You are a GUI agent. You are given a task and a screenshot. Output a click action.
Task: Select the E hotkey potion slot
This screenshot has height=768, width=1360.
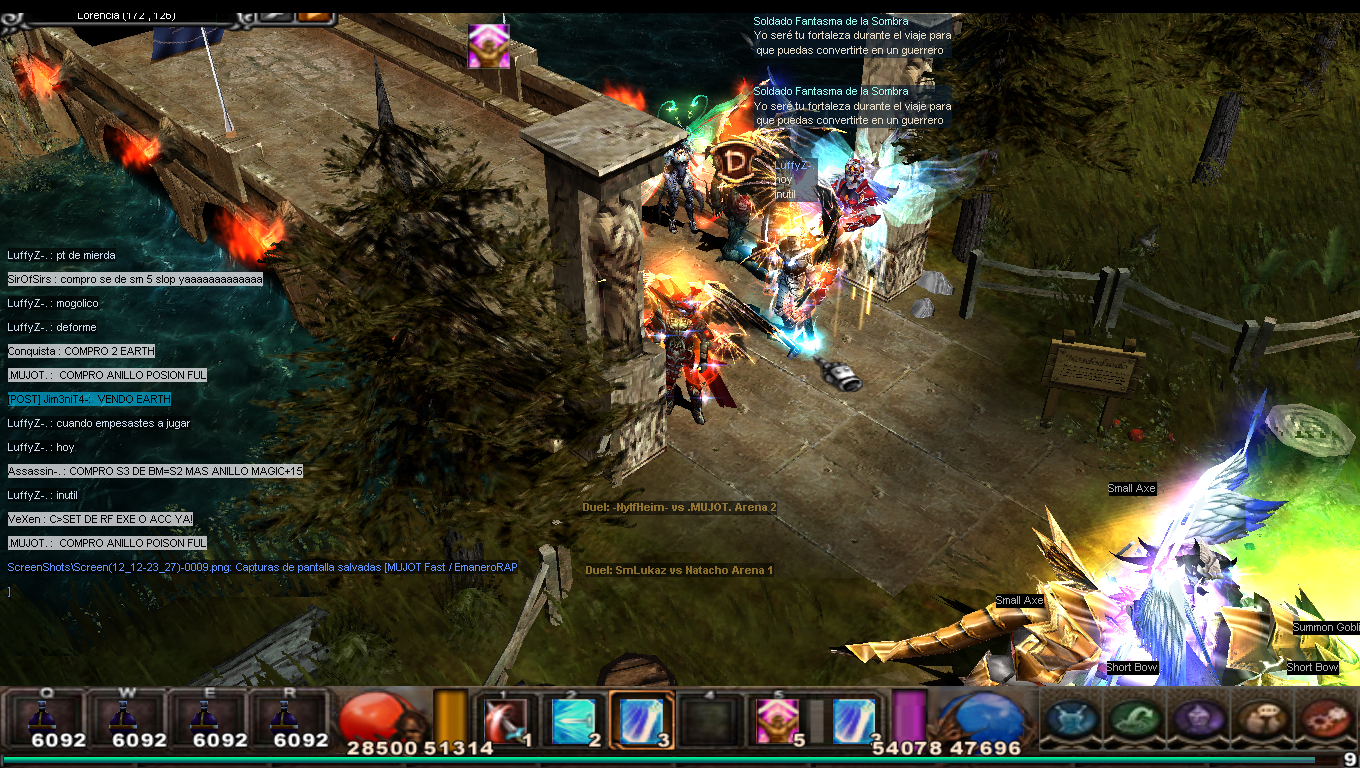point(206,718)
